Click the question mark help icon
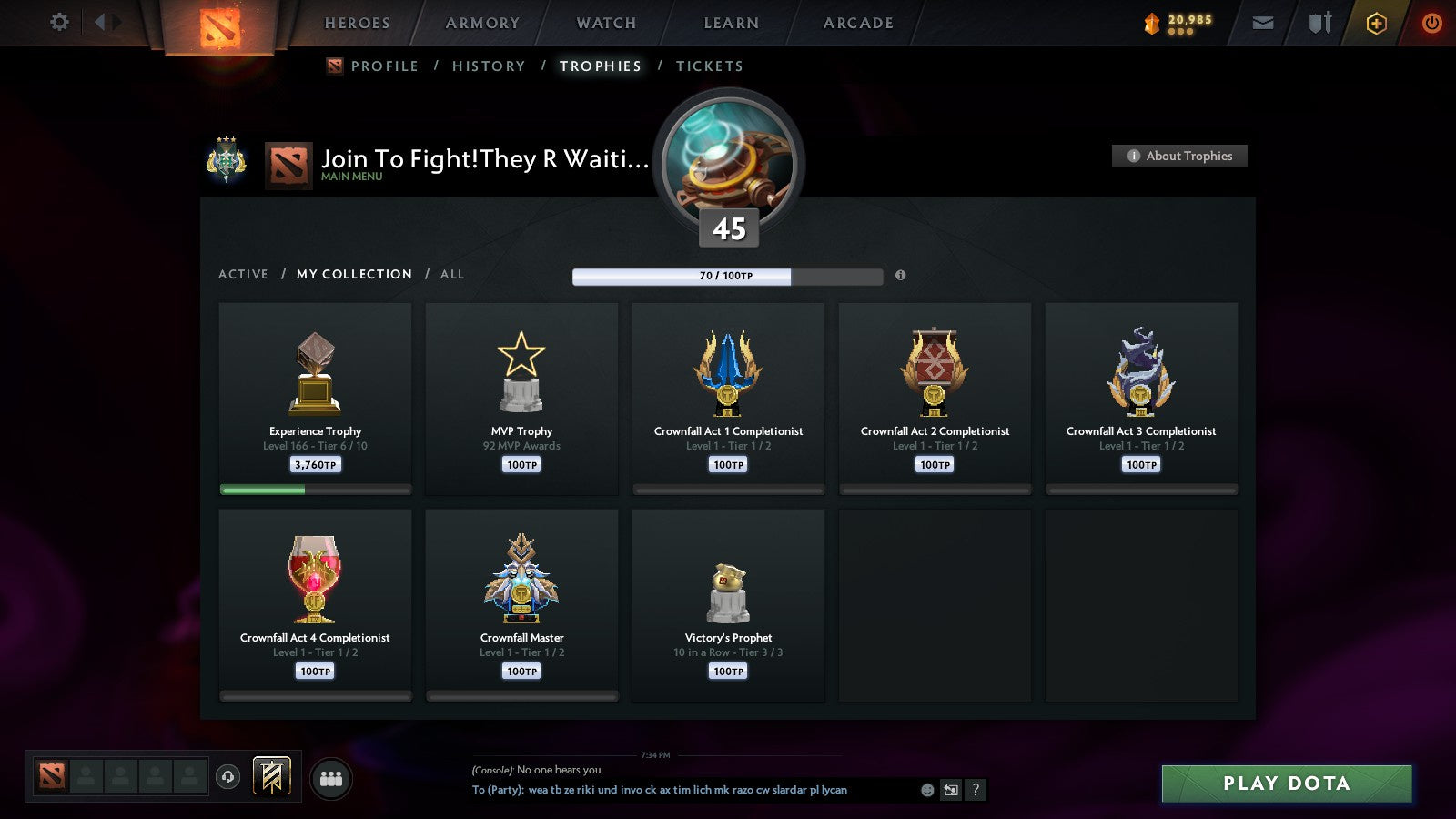Screen dimensions: 1456x819 (976, 790)
